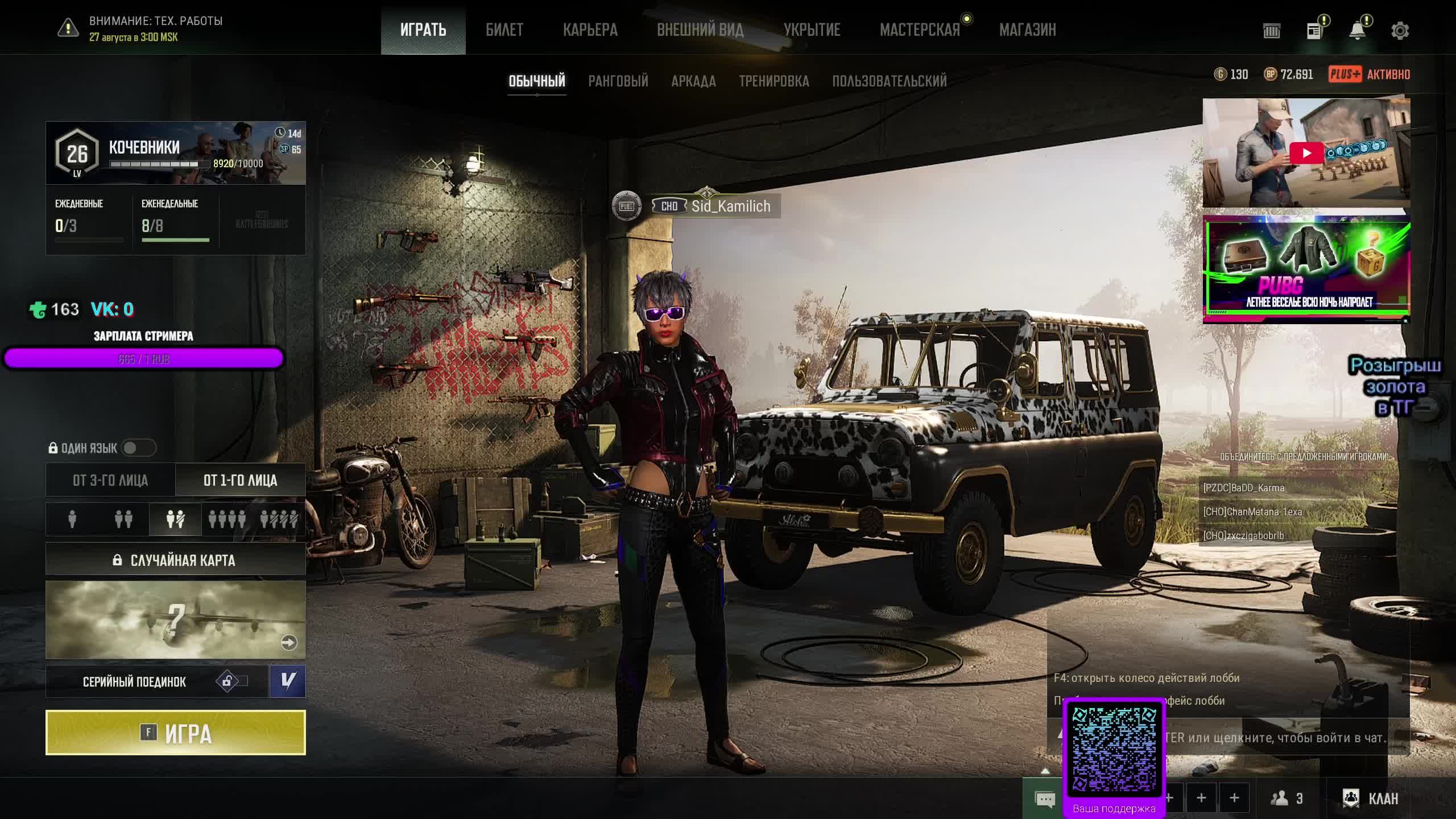Visit the МАГАЗИН store tab

[1027, 30]
